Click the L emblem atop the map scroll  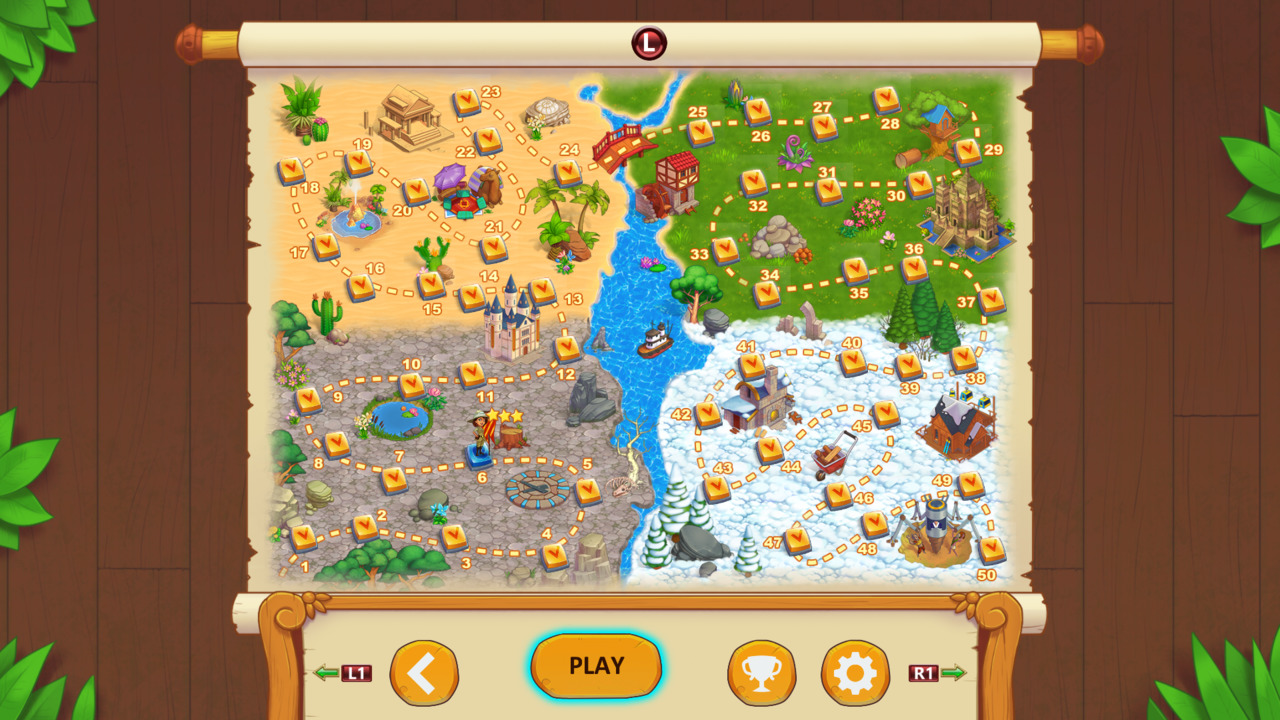point(647,43)
